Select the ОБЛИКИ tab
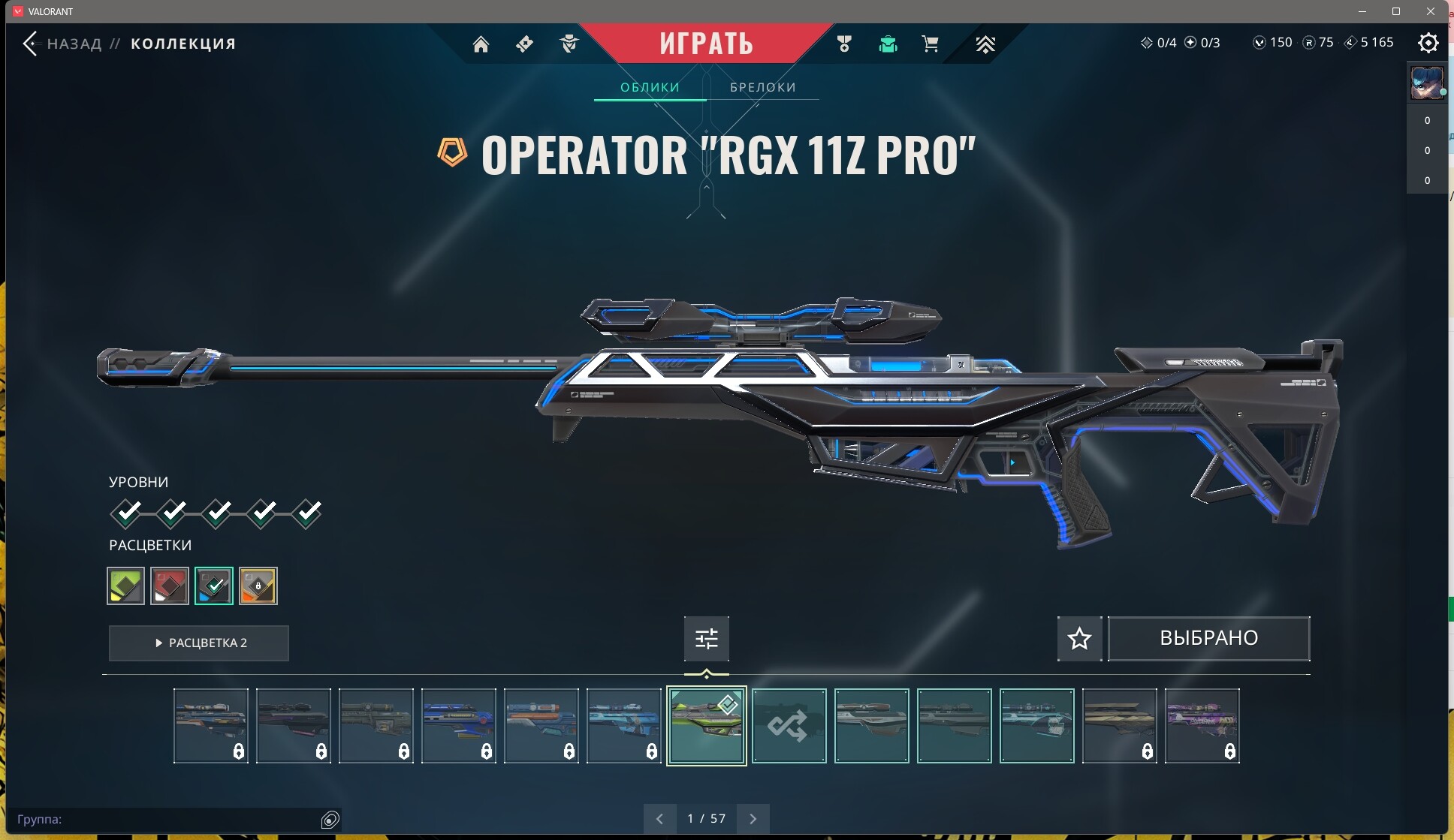Screen dimensions: 1454x840 (650, 87)
